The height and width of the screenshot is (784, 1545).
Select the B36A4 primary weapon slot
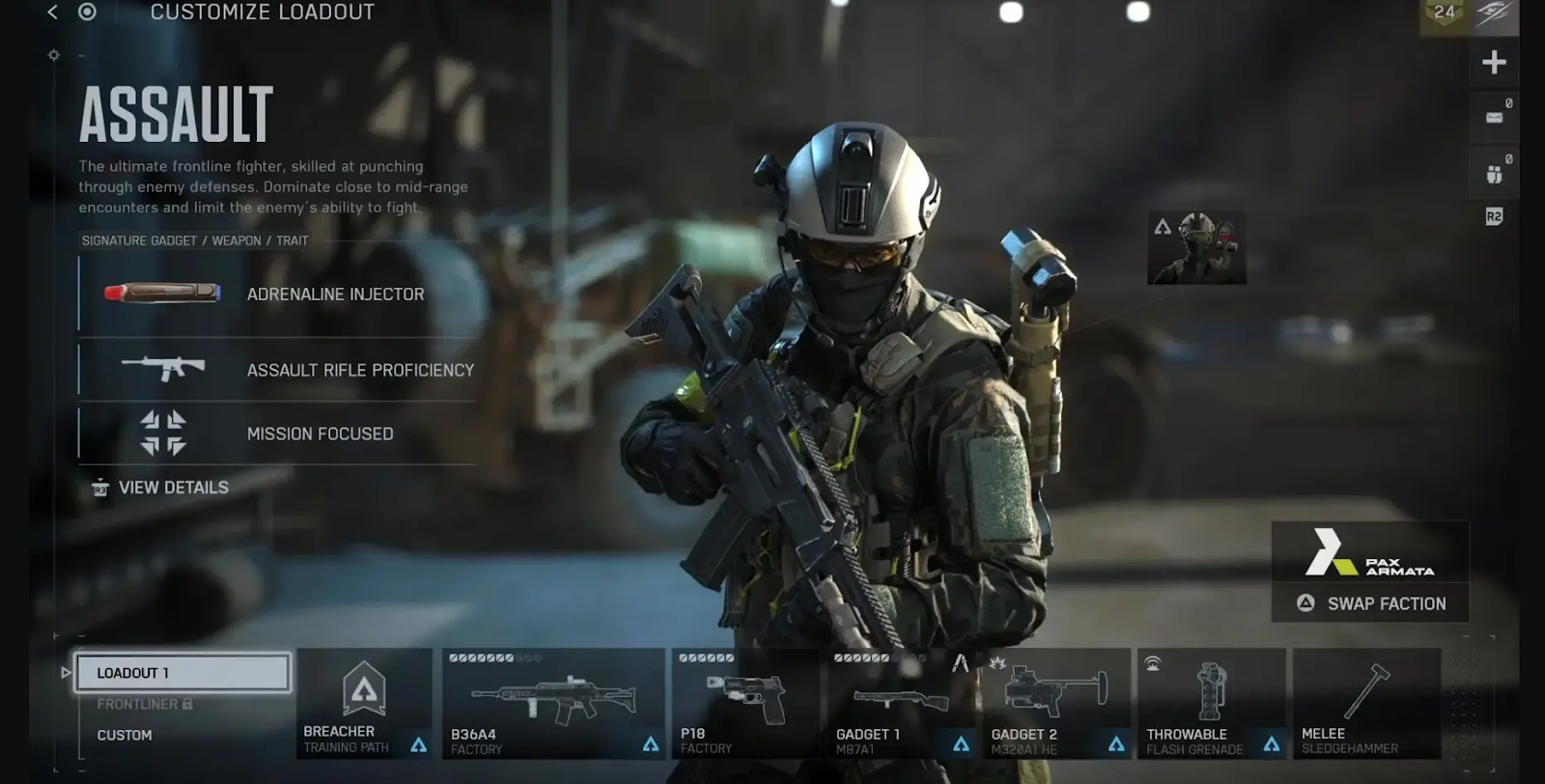tap(553, 703)
